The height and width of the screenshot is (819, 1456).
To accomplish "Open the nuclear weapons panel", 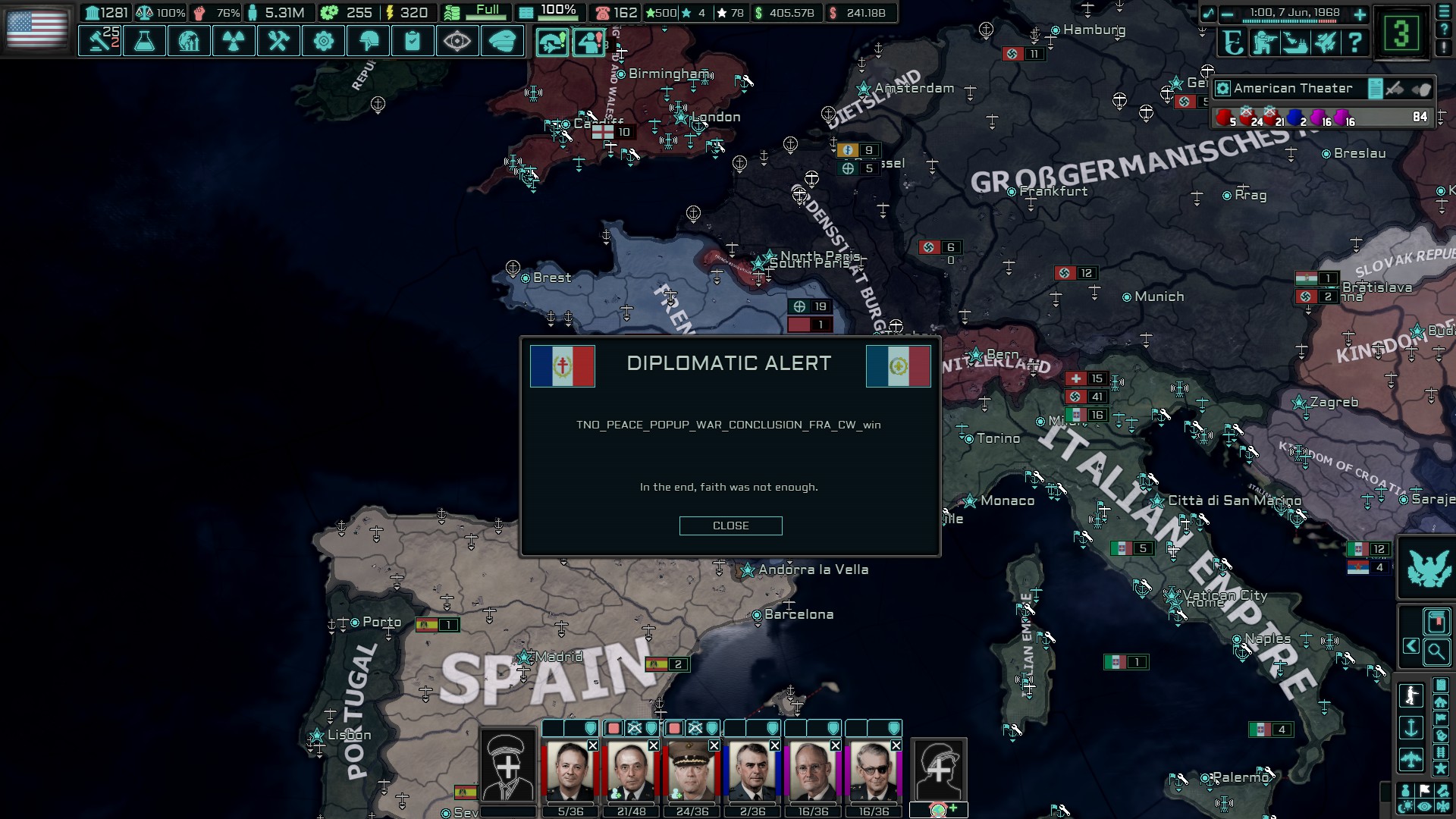I will coord(234,42).
